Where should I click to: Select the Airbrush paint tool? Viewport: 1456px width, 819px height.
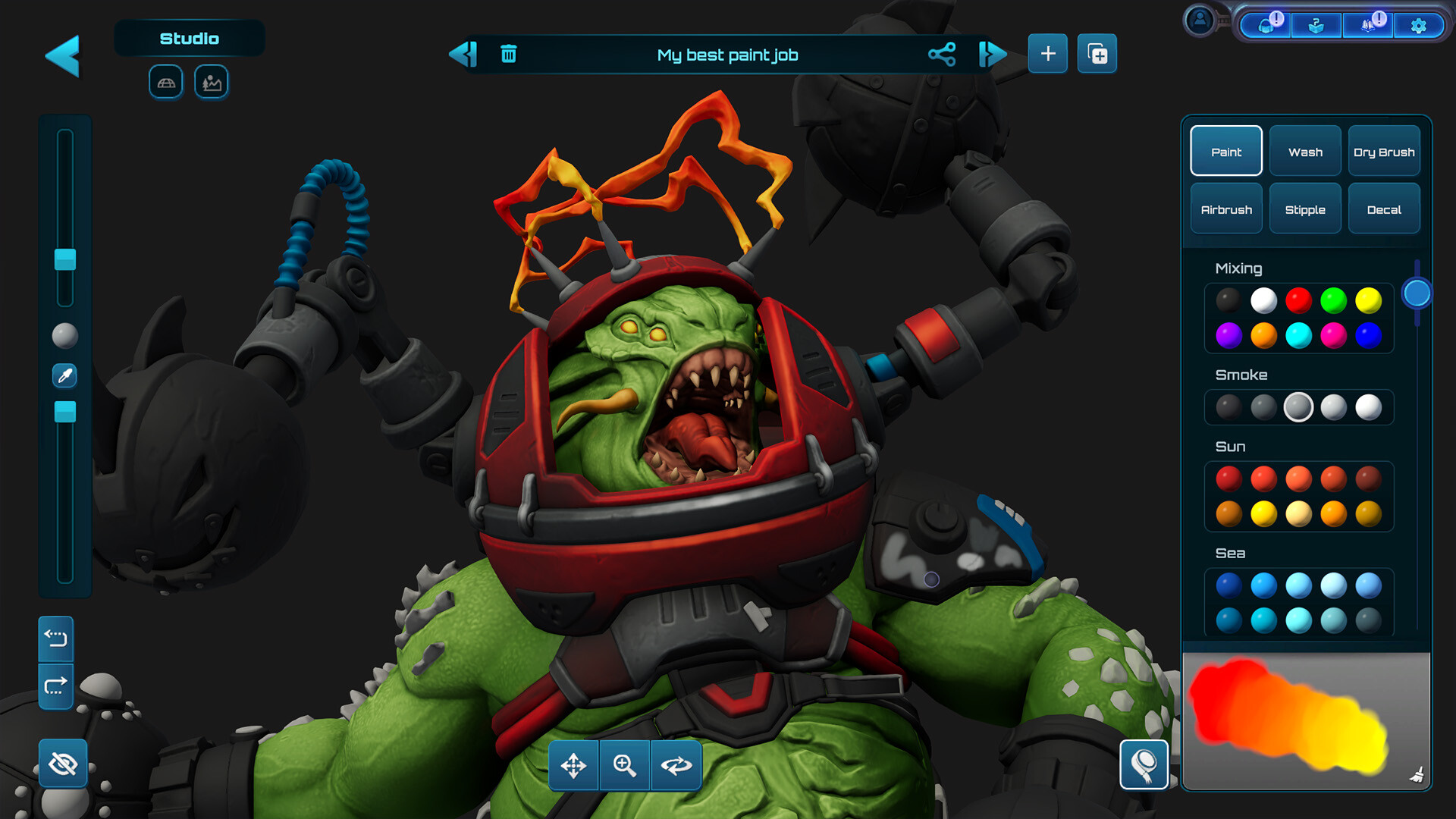pyautogui.click(x=1225, y=209)
